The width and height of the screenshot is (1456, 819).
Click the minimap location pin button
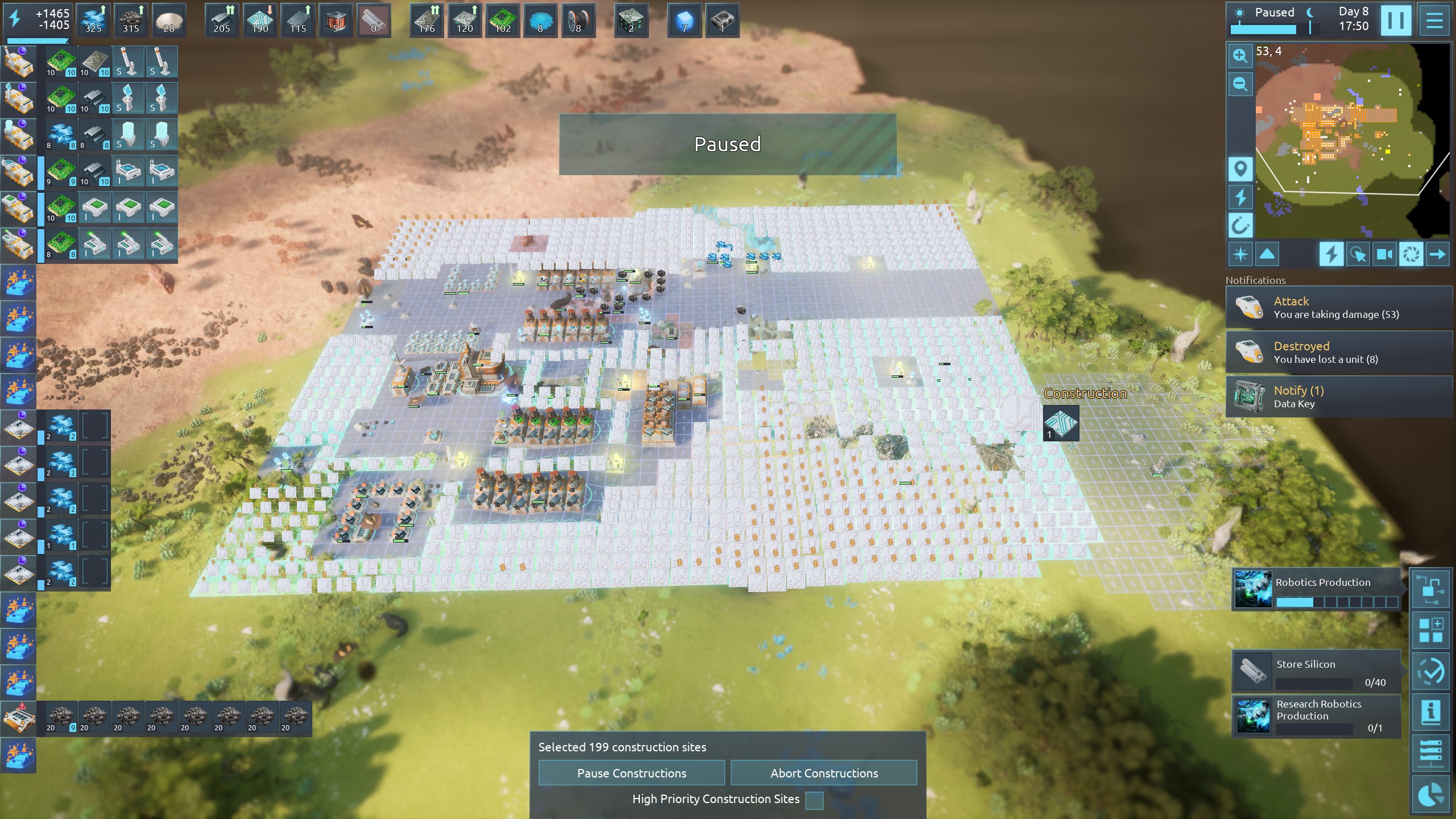(1240, 169)
